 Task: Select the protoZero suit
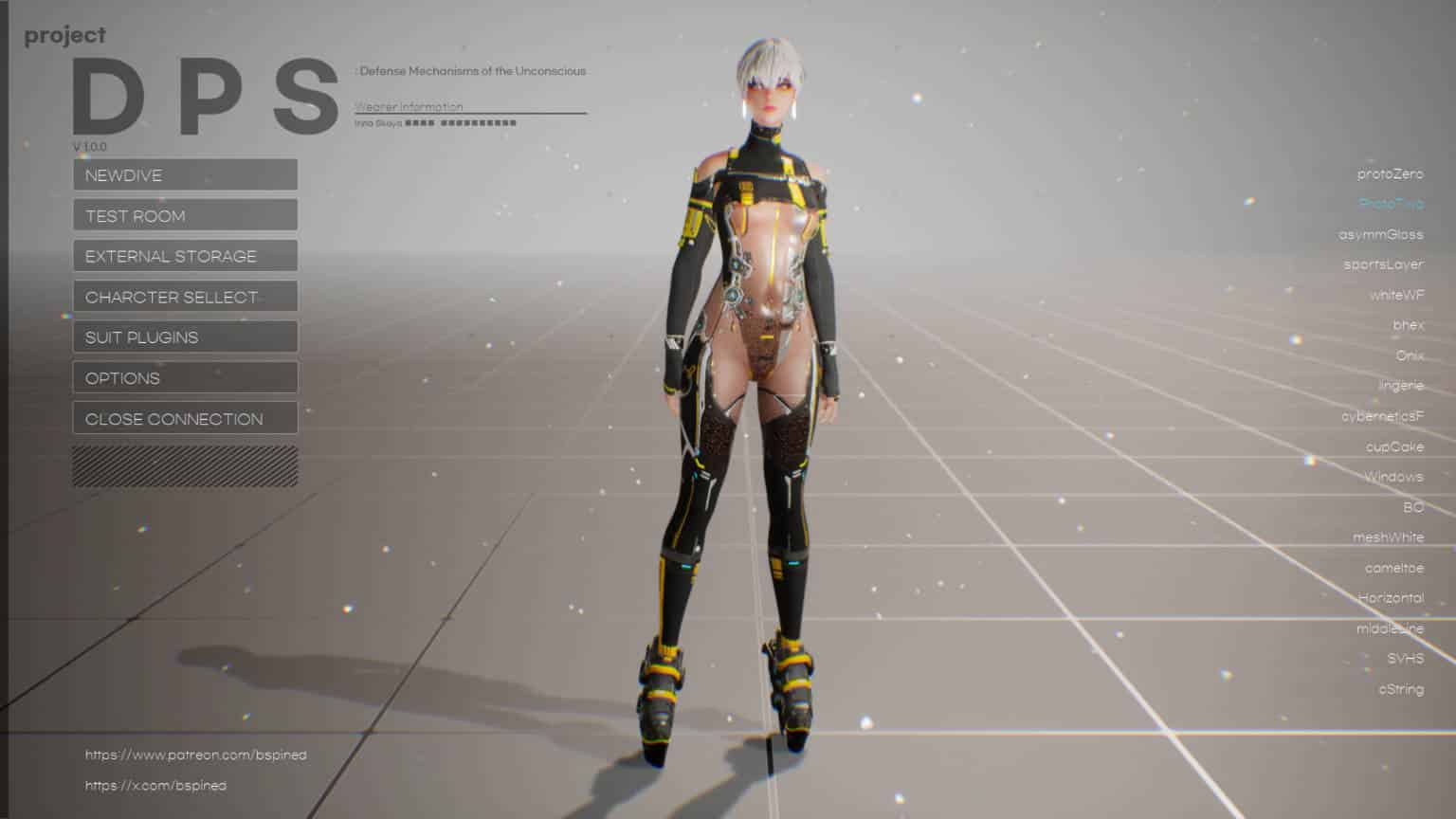click(1390, 174)
